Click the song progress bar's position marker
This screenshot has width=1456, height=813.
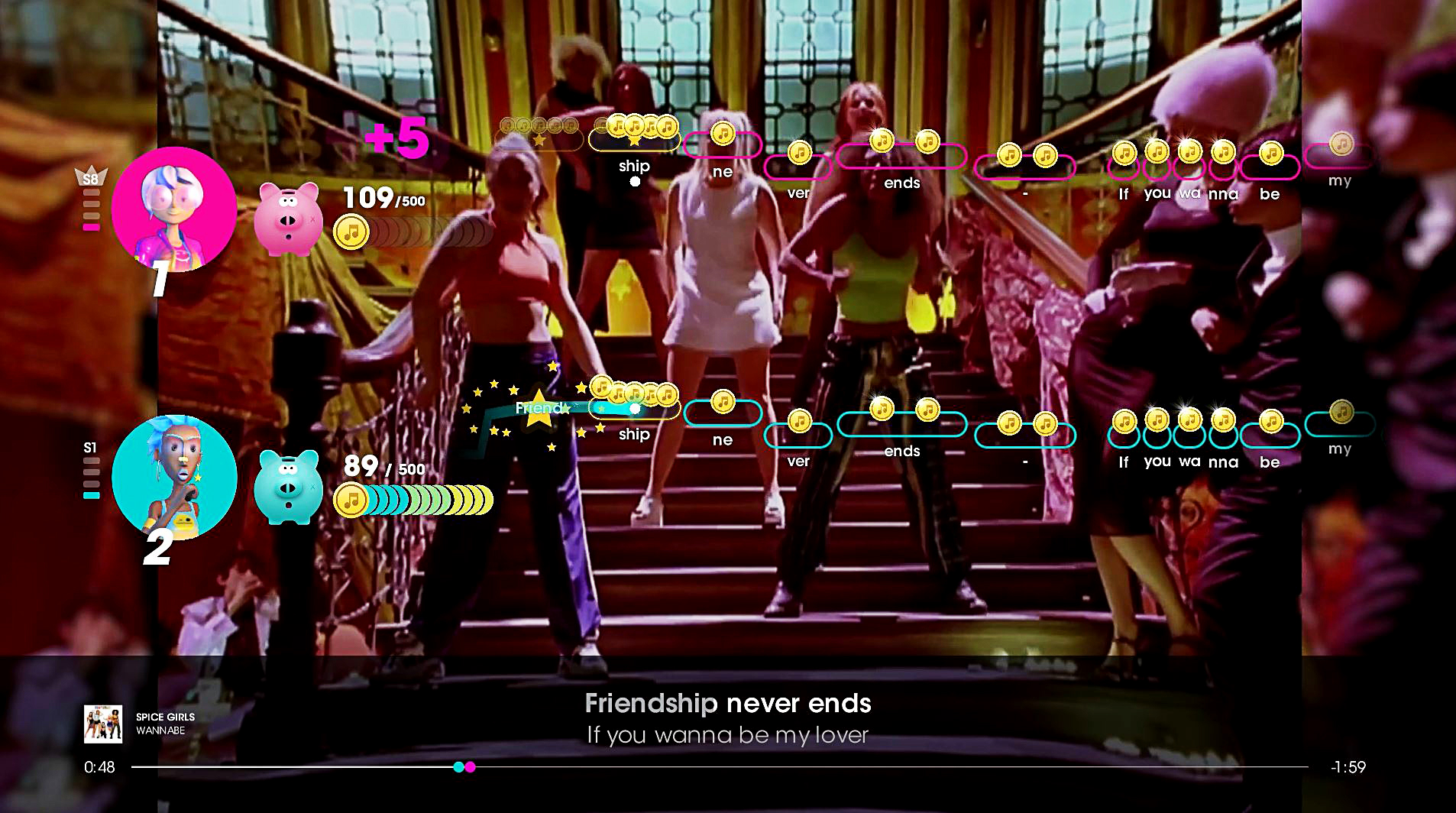tap(464, 766)
